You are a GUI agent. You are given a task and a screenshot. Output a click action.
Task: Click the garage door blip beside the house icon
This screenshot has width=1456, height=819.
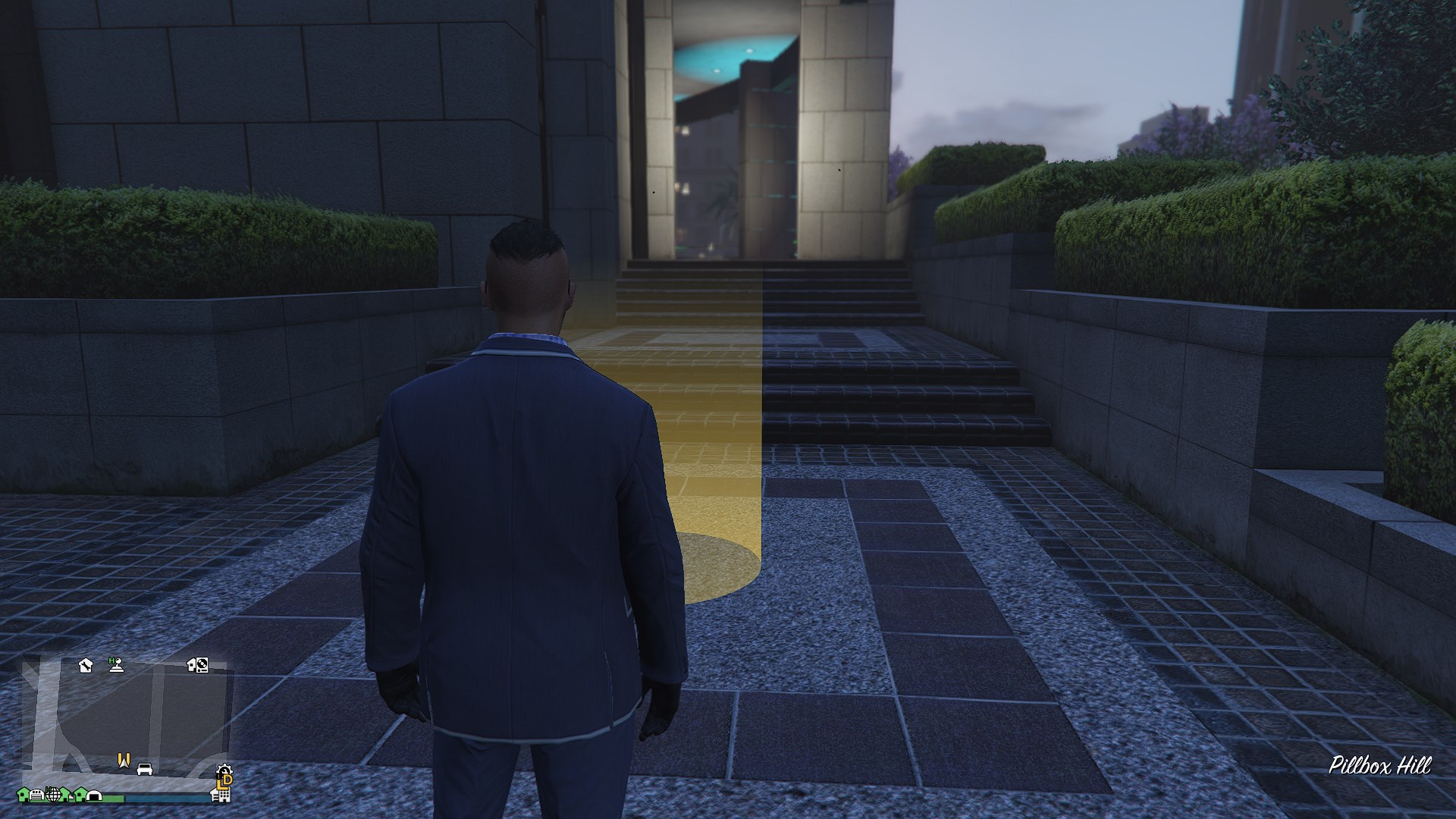point(36,794)
